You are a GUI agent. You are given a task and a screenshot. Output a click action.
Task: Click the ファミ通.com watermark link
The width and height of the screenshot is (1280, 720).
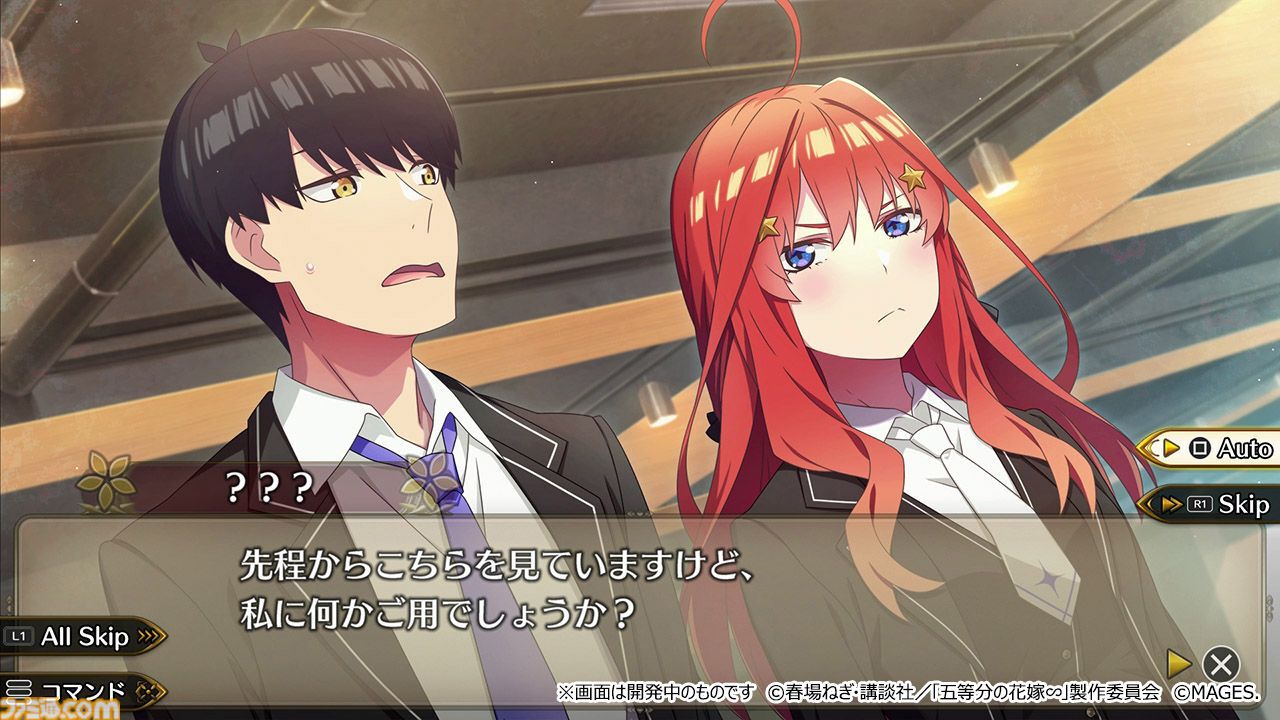pos(57,707)
